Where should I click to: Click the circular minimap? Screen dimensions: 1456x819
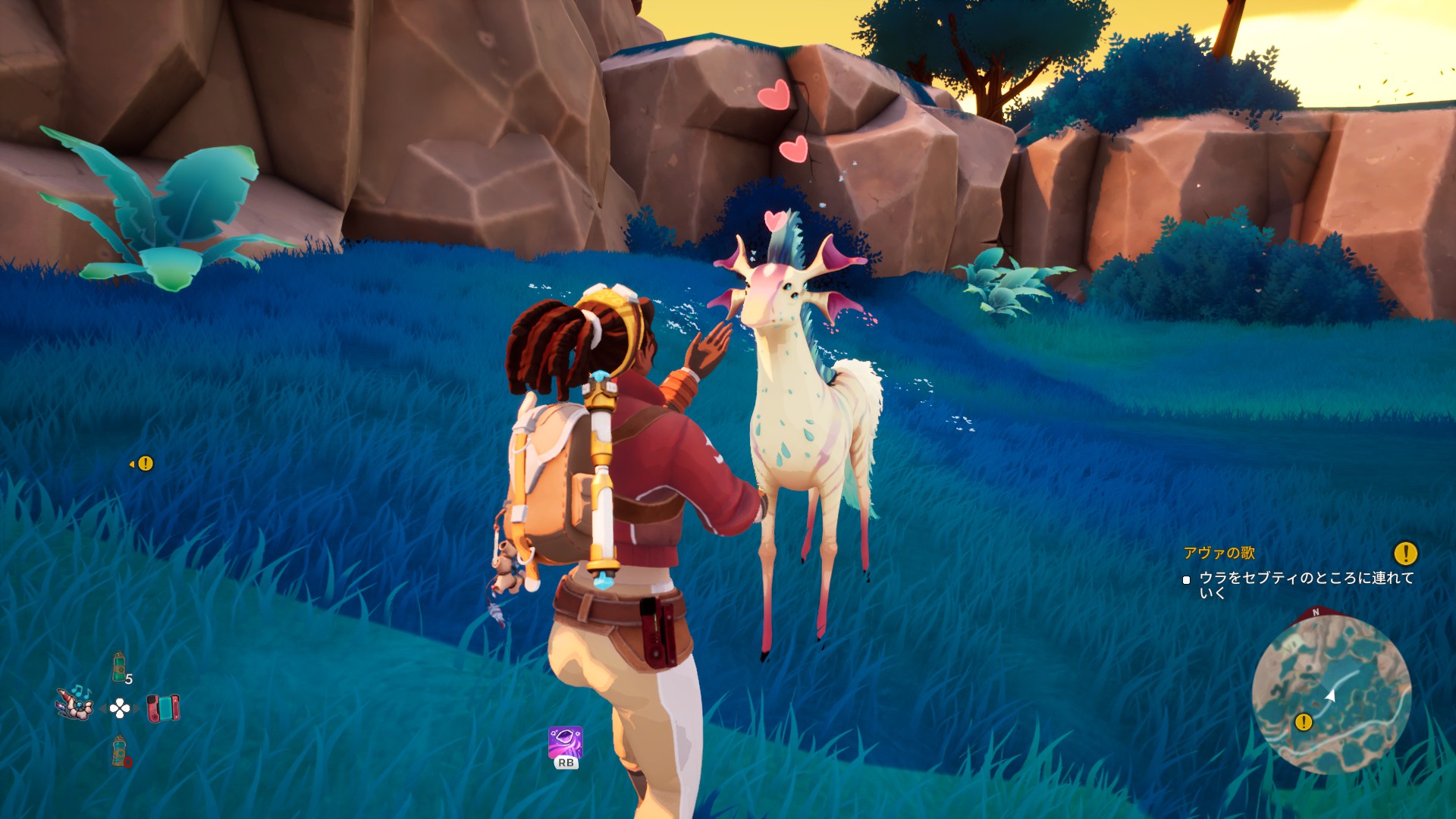pos(1331,694)
